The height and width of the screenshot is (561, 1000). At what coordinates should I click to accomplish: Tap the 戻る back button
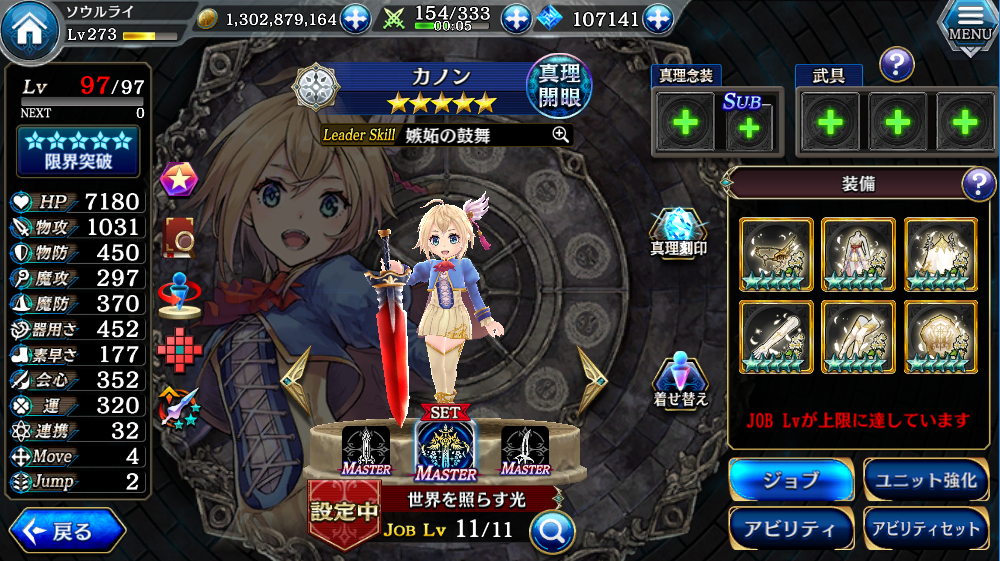[67, 531]
